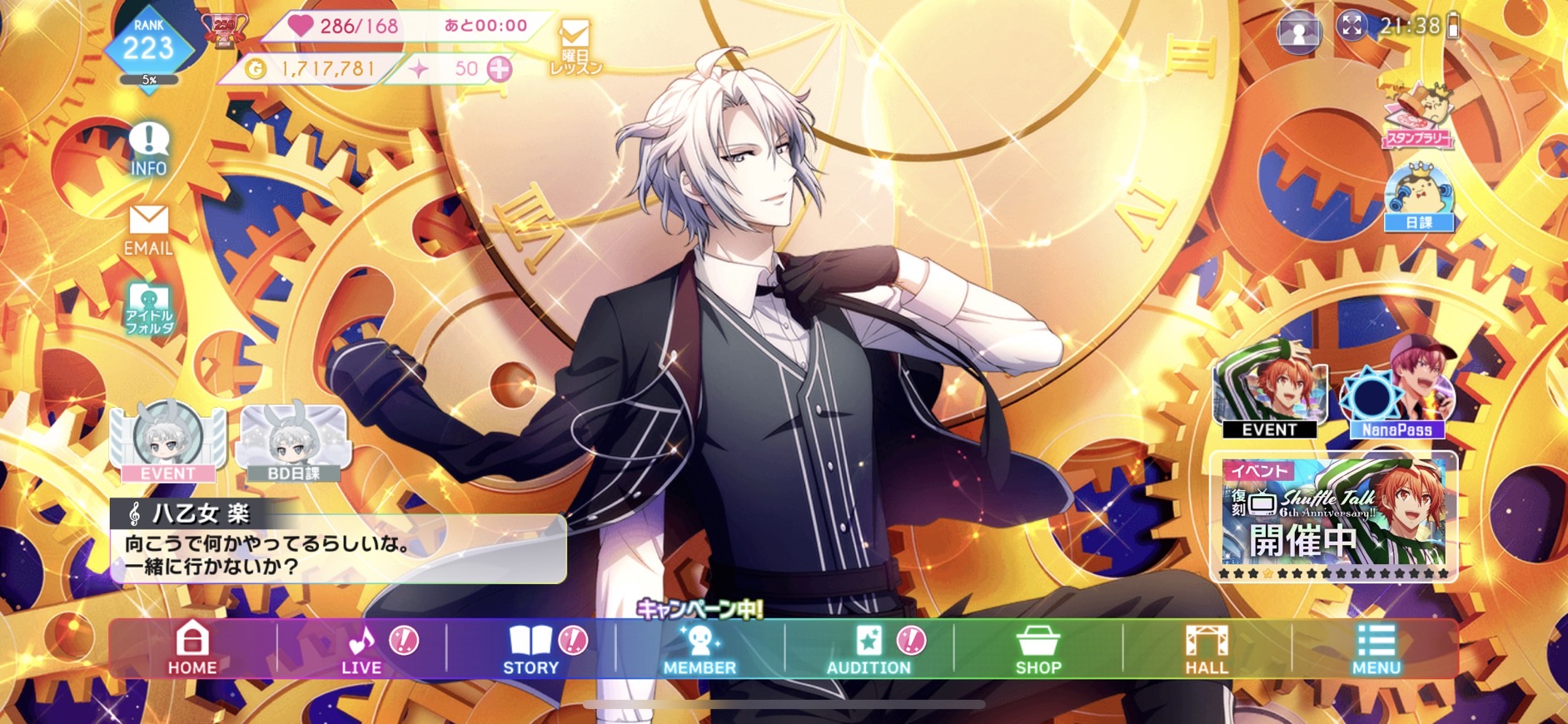The width and height of the screenshot is (1568, 724).
Task: Open the Stamp Rally icon
Action: [x=1418, y=117]
